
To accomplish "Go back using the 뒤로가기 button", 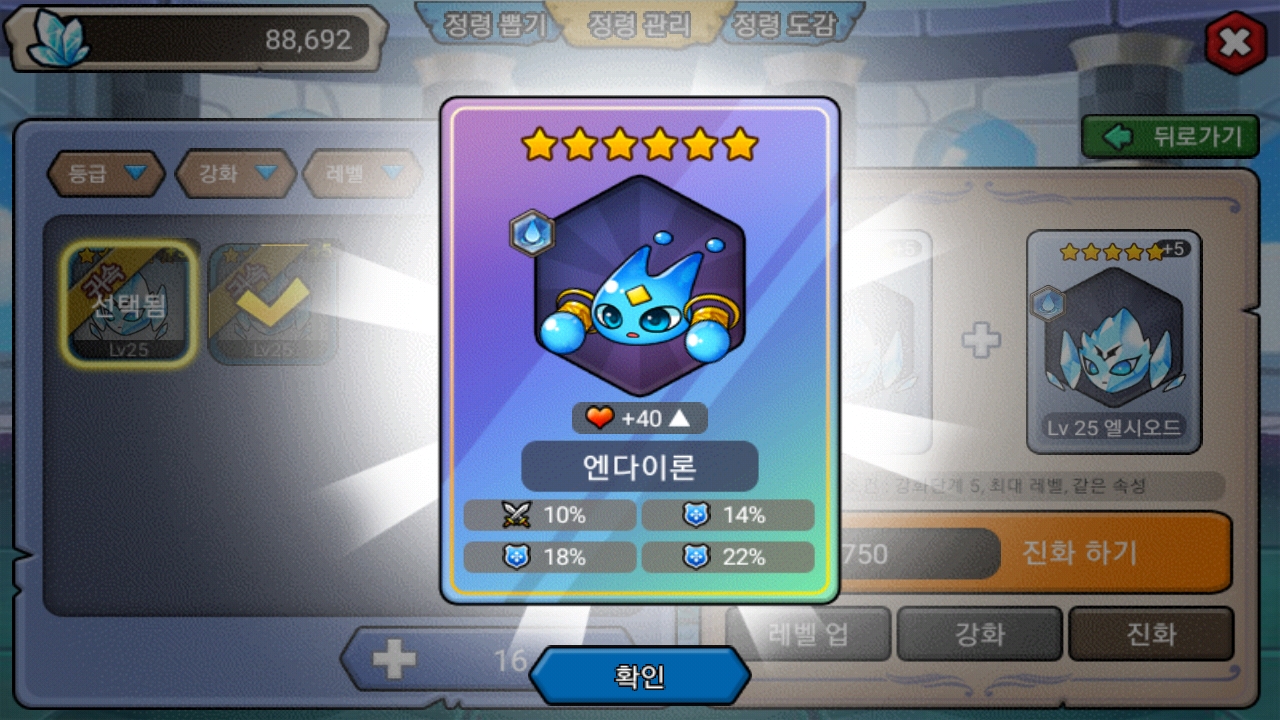I will (x=1169, y=137).
